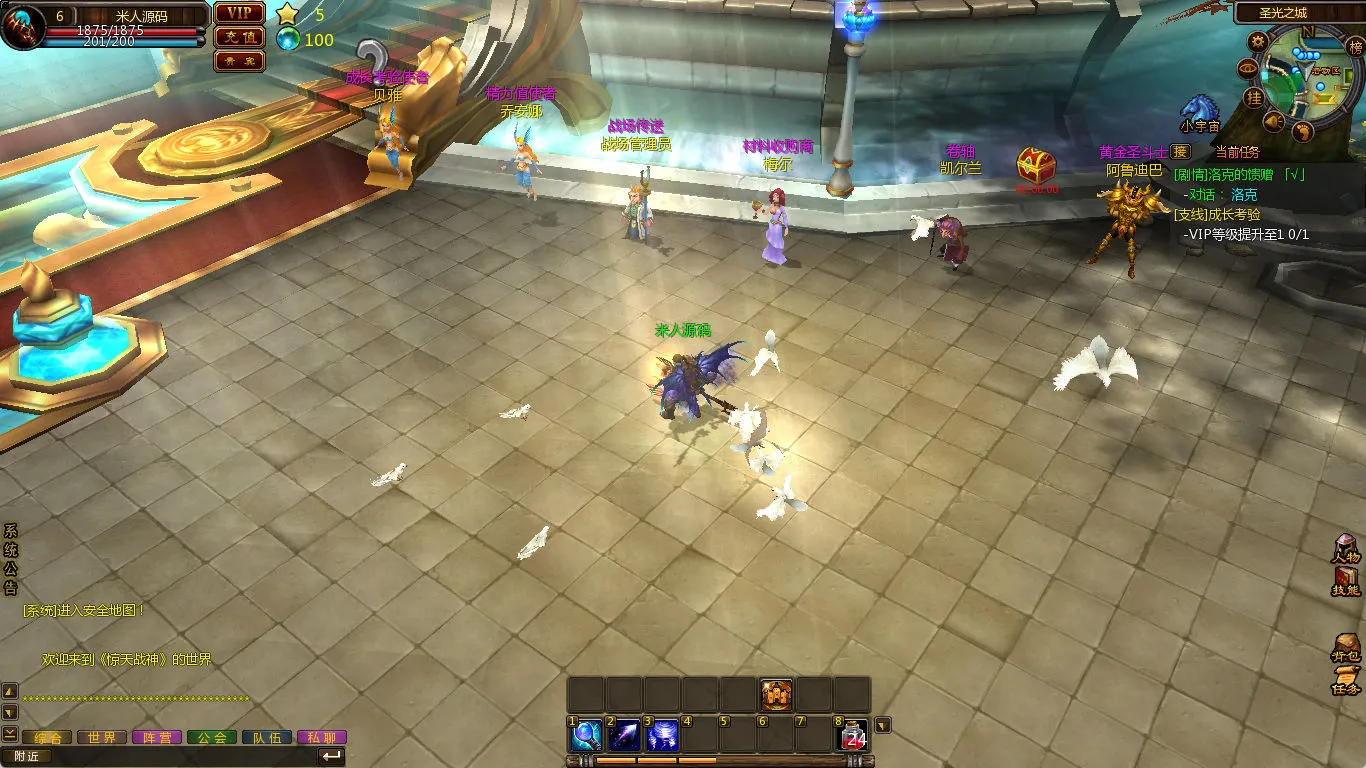Open the 技能 skills book
This screenshot has width=1366, height=768.
[x=1346, y=582]
